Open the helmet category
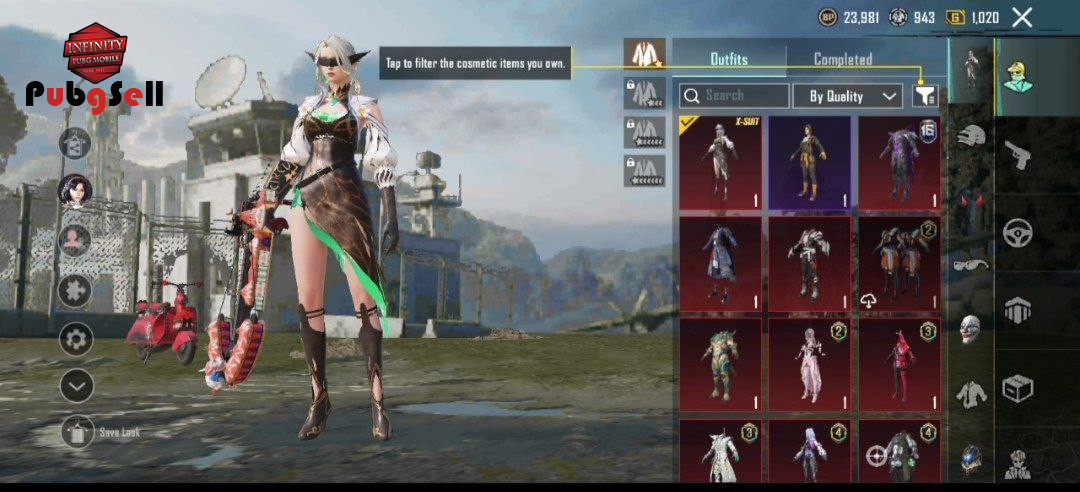1080x492 pixels. pyautogui.click(x=969, y=136)
